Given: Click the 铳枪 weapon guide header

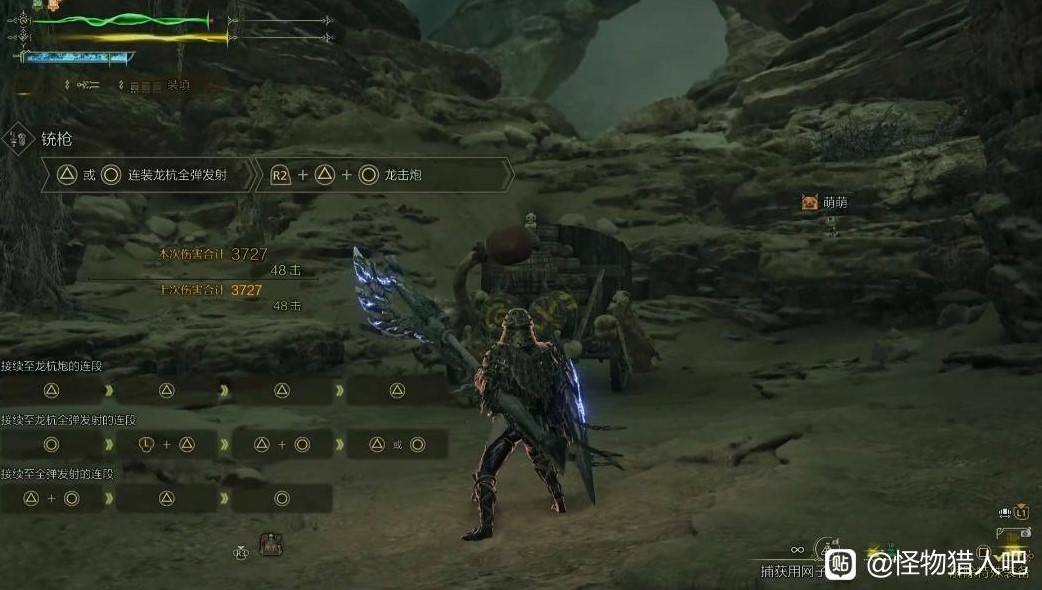Looking at the screenshot, I should (56, 140).
